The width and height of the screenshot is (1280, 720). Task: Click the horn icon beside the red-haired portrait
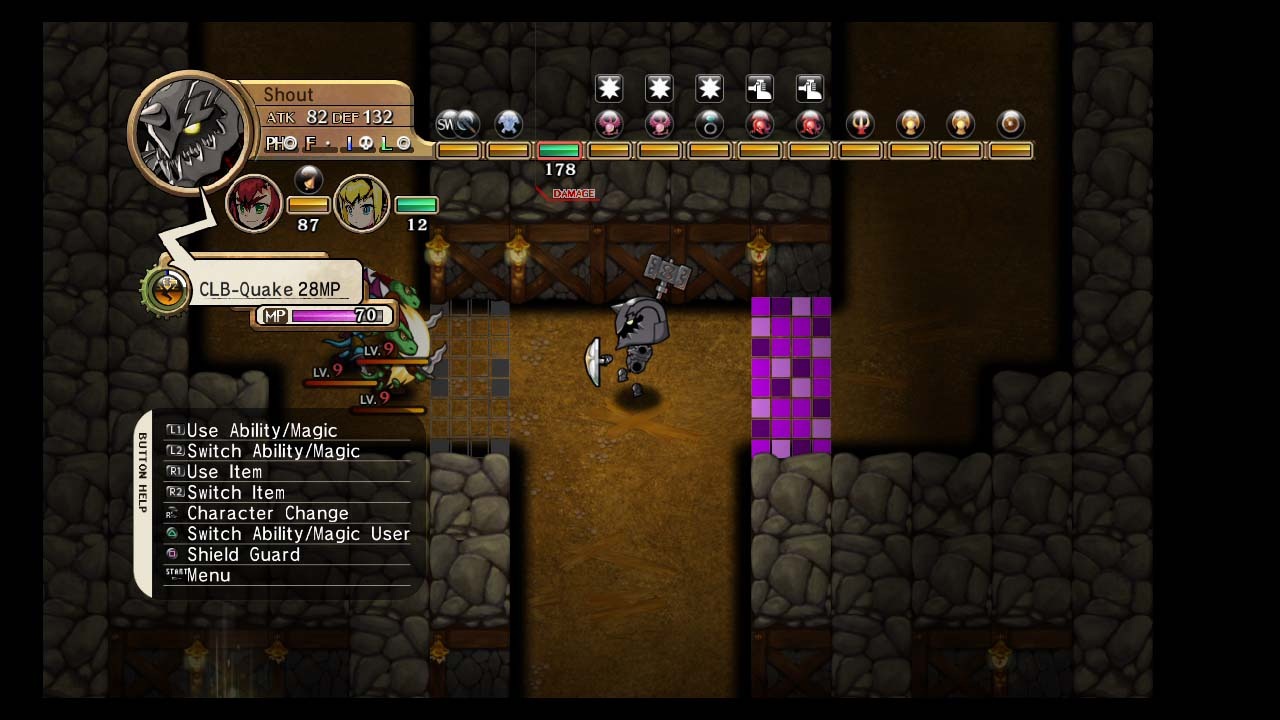tap(309, 180)
